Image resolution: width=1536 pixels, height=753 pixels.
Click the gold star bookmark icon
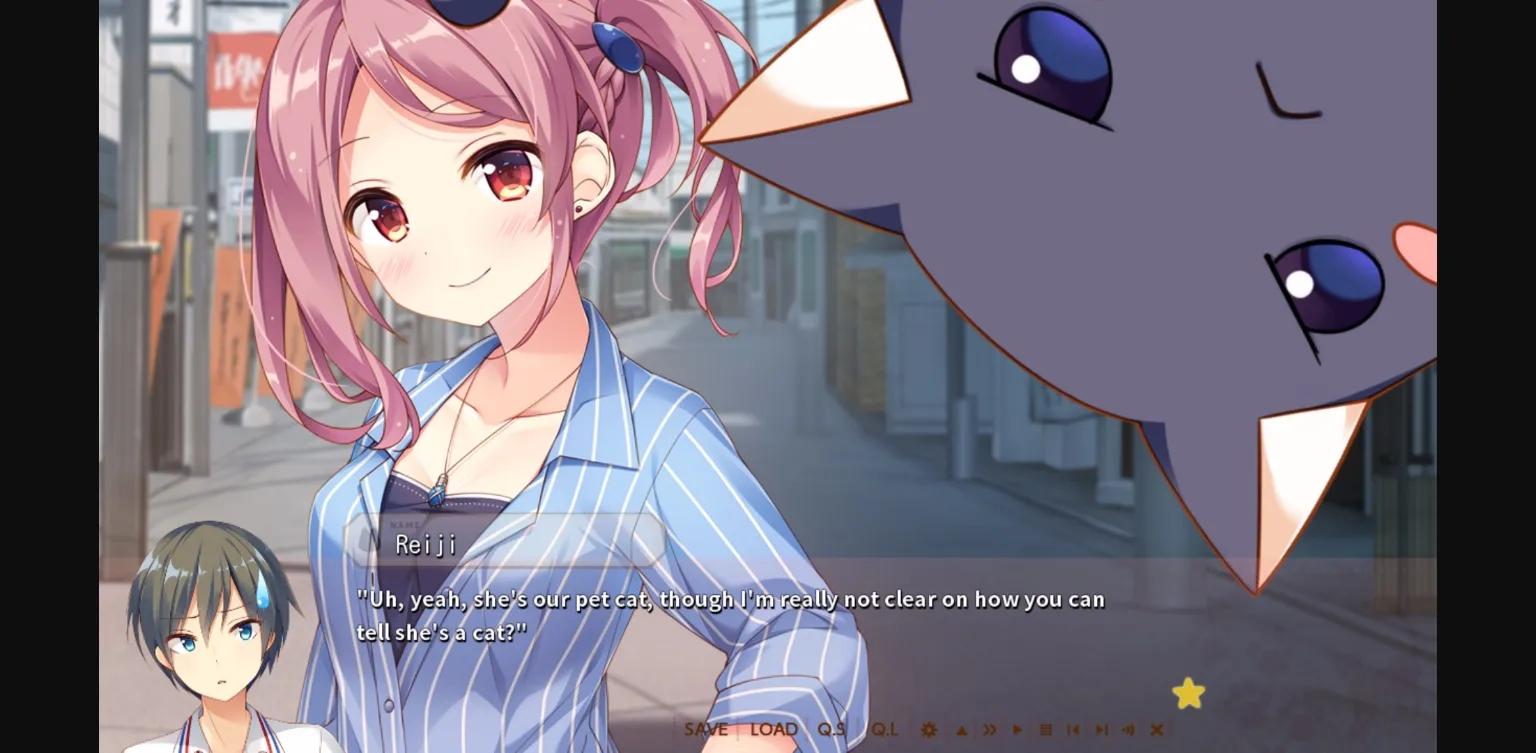(x=1188, y=692)
